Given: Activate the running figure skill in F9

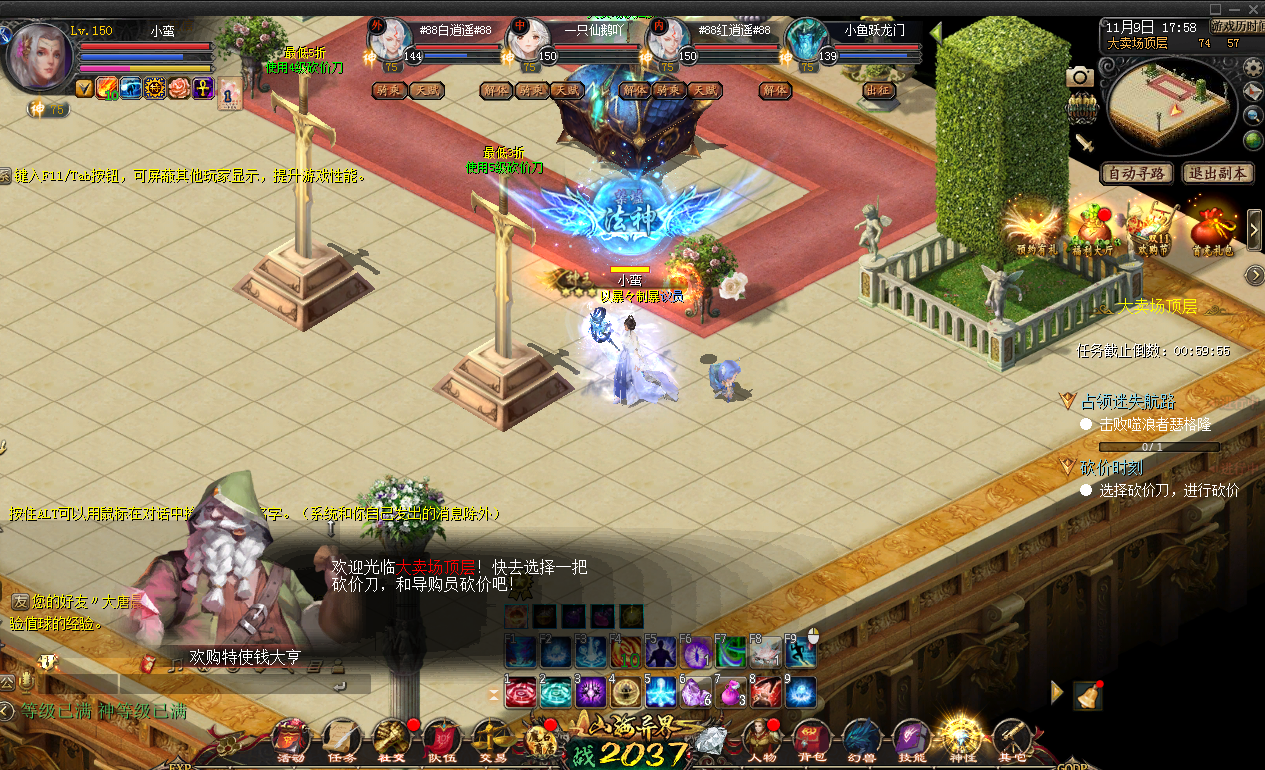Looking at the screenshot, I should coord(799,652).
